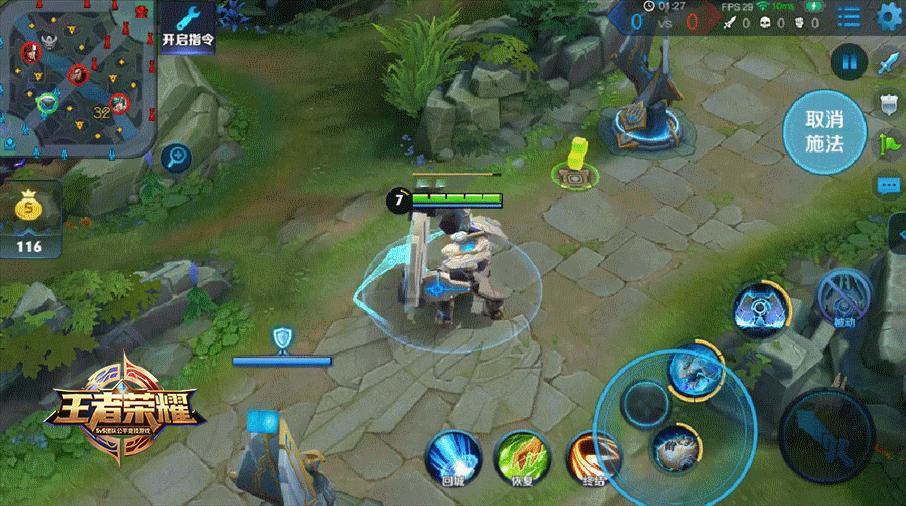Open the chat bubble quick messages
Image resolution: width=906 pixels, height=506 pixels.
click(888, 185)
